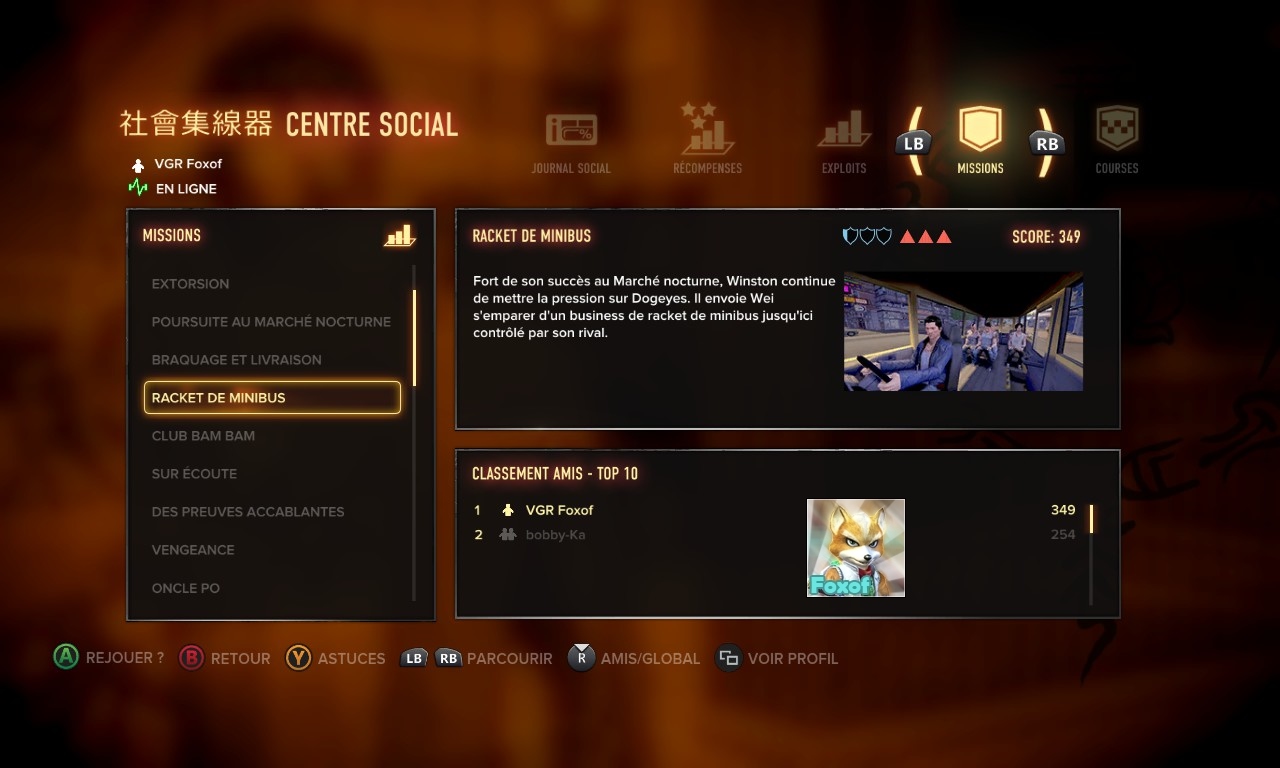Click the mission list scrollbar

pyautogui.click(x=414, y=338)
